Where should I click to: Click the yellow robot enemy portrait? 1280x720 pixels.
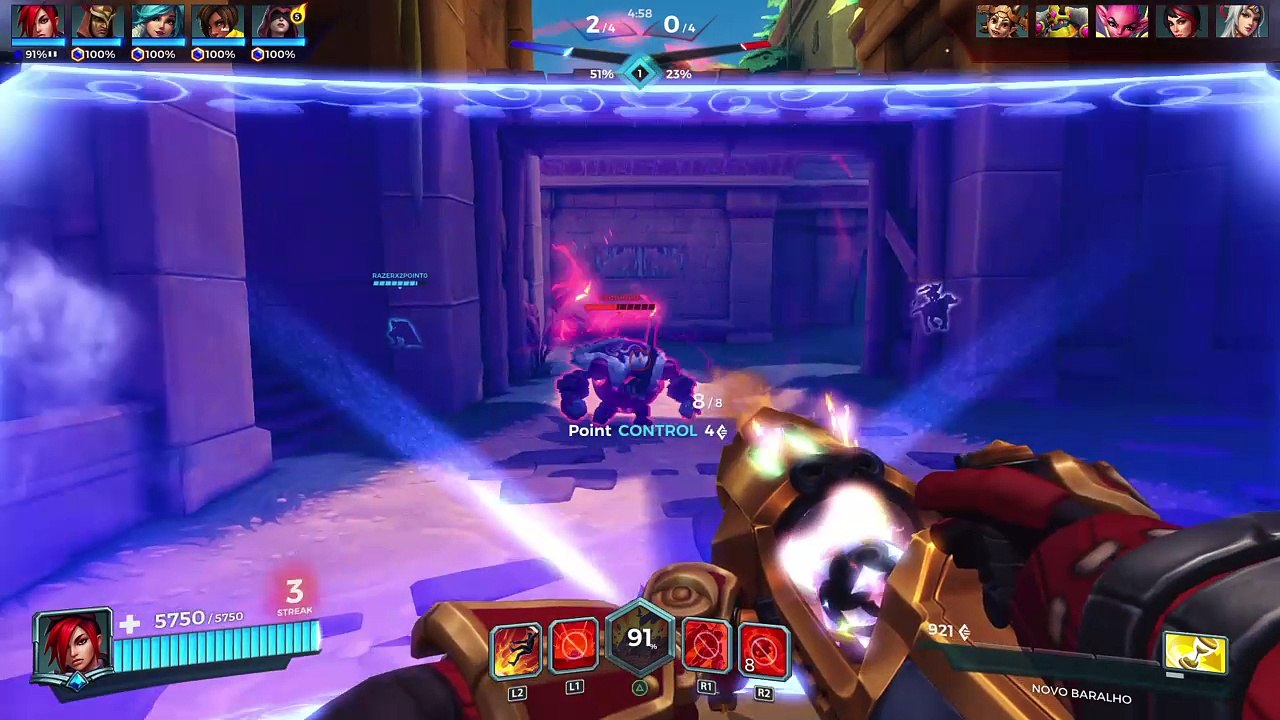tap(1062, 21)
